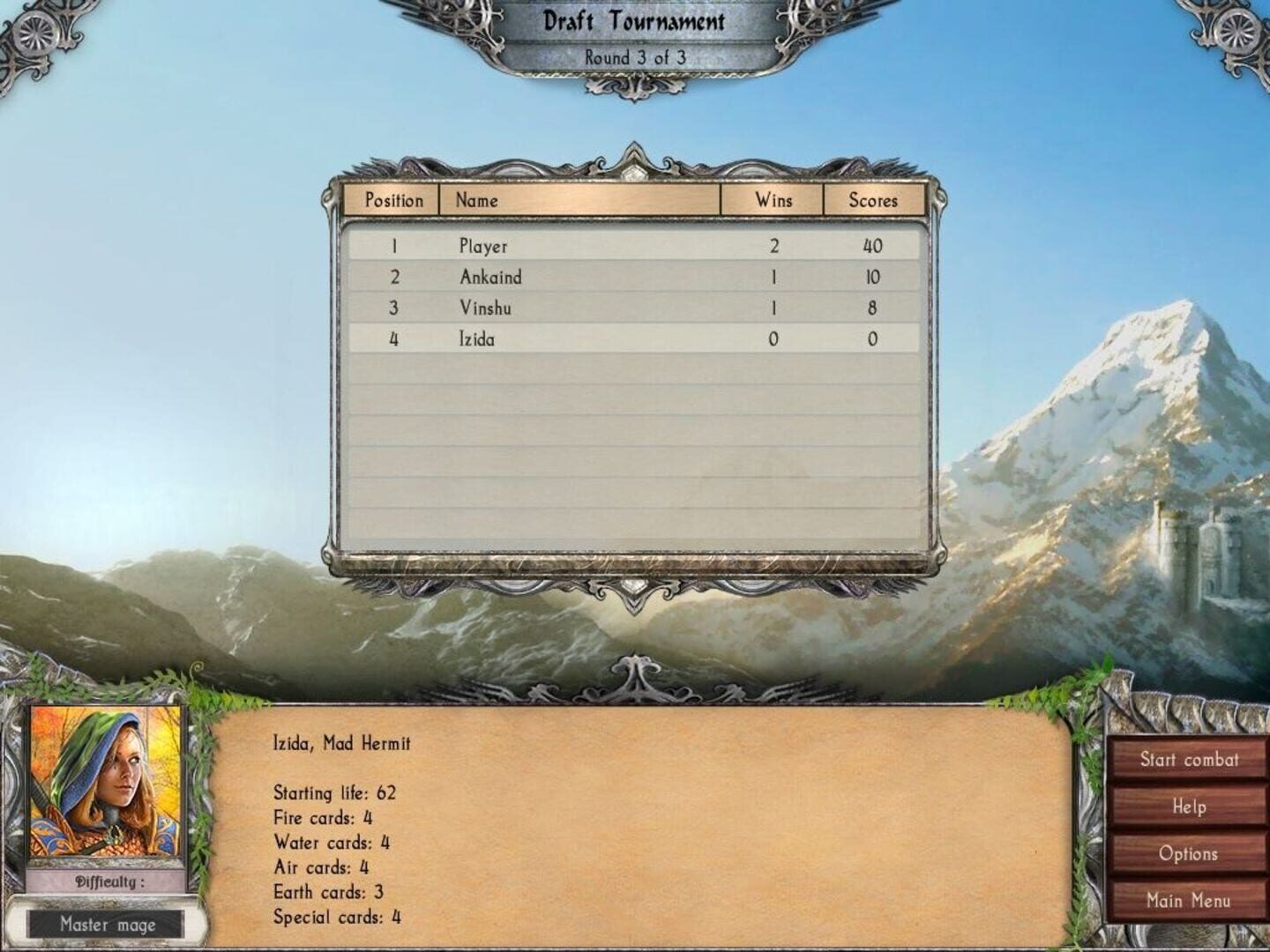1270x952 pixels.
Task: Sort standings by Scores column
Action: pos(874,200)
